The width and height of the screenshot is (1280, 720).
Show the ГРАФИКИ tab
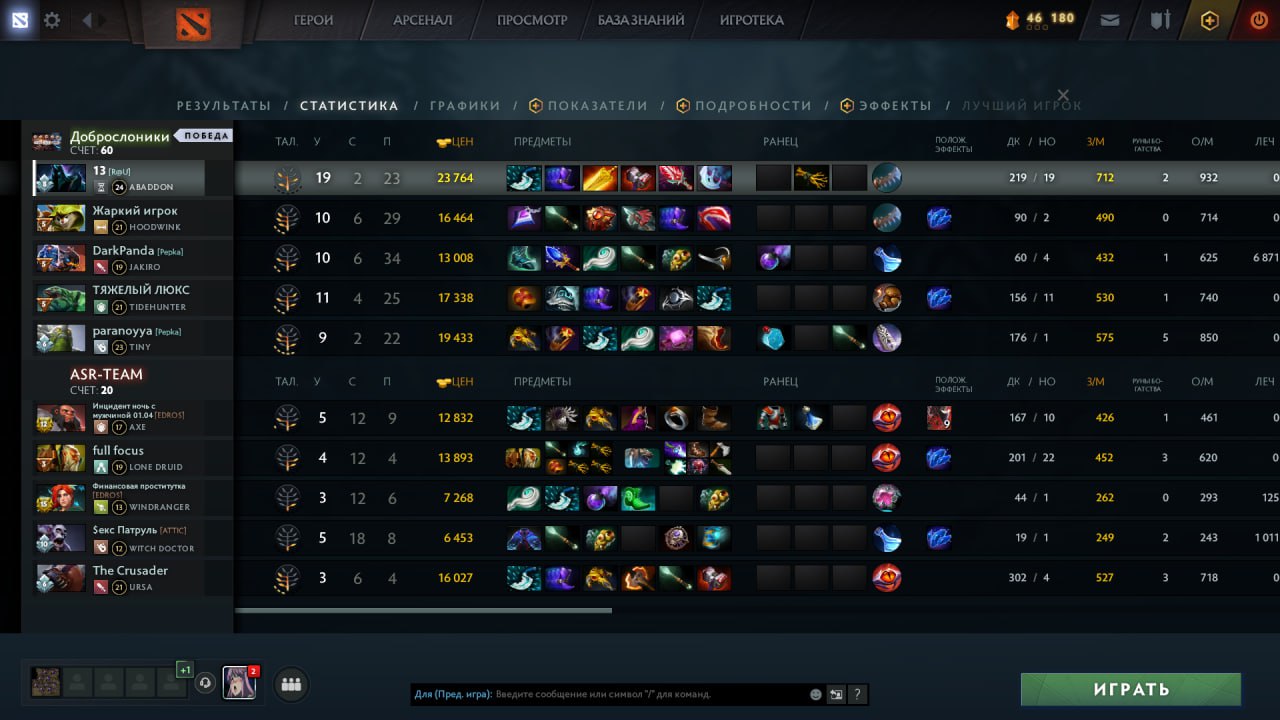tap(465, 106)
